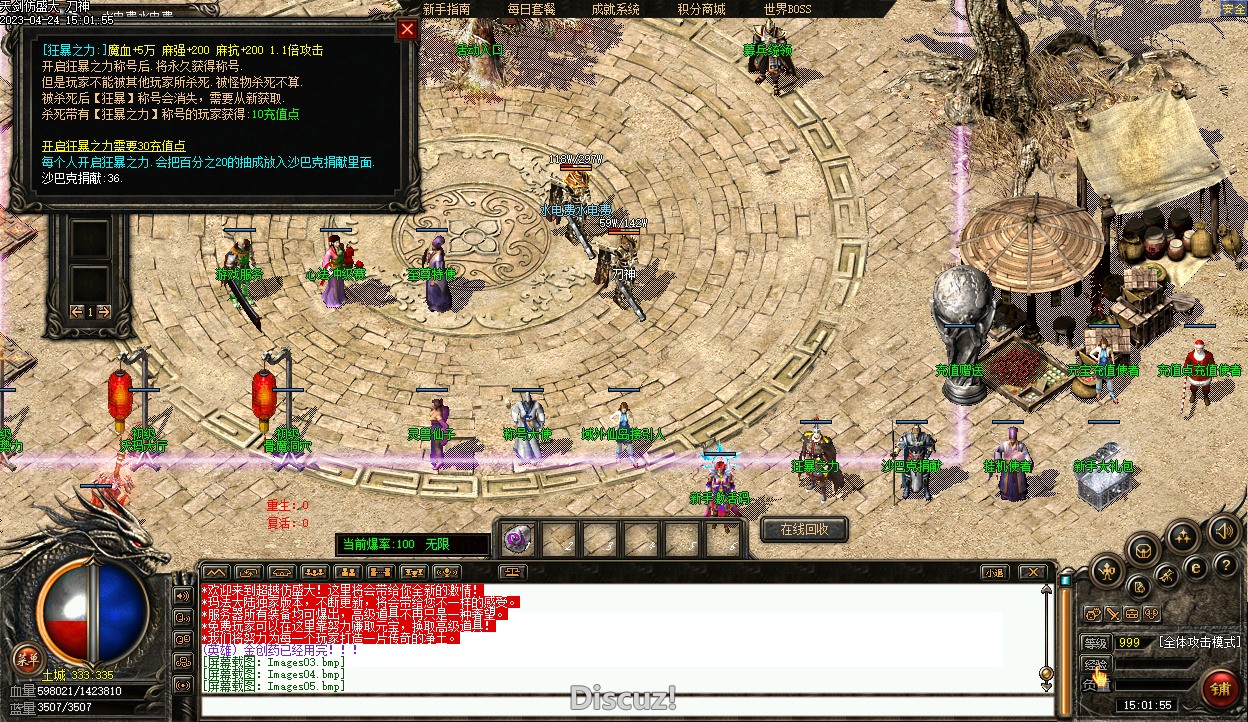
Task: Toggle sound with the speaker round icon
Action: click(1222, 530)
